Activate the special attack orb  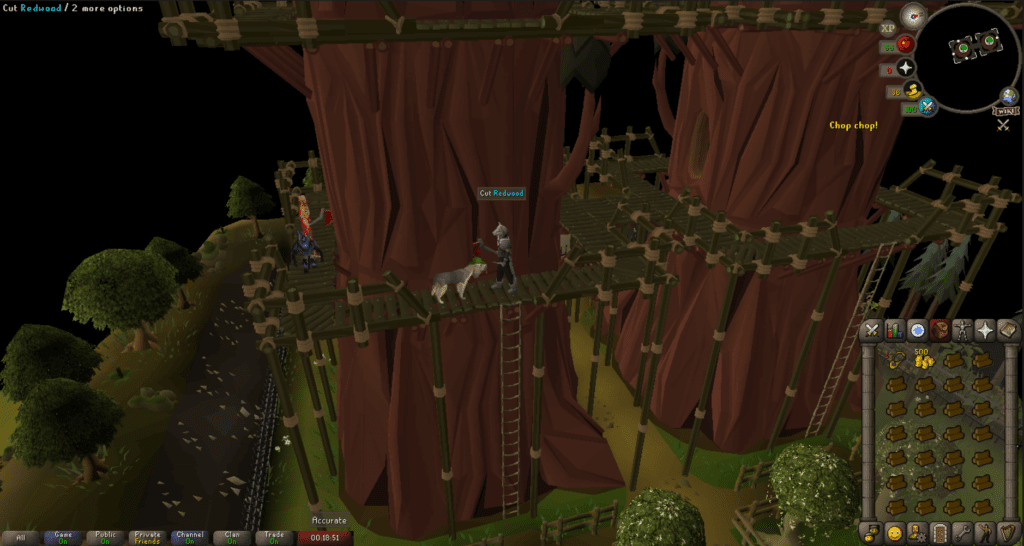pos(929,107)
